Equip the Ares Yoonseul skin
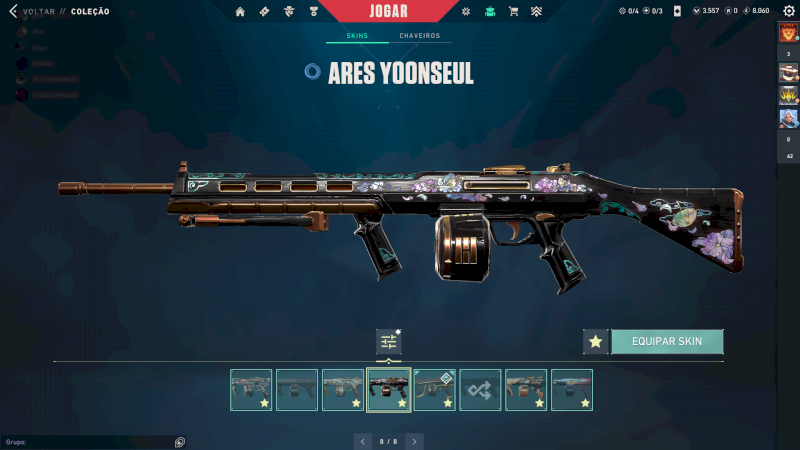 click(667, 341)
